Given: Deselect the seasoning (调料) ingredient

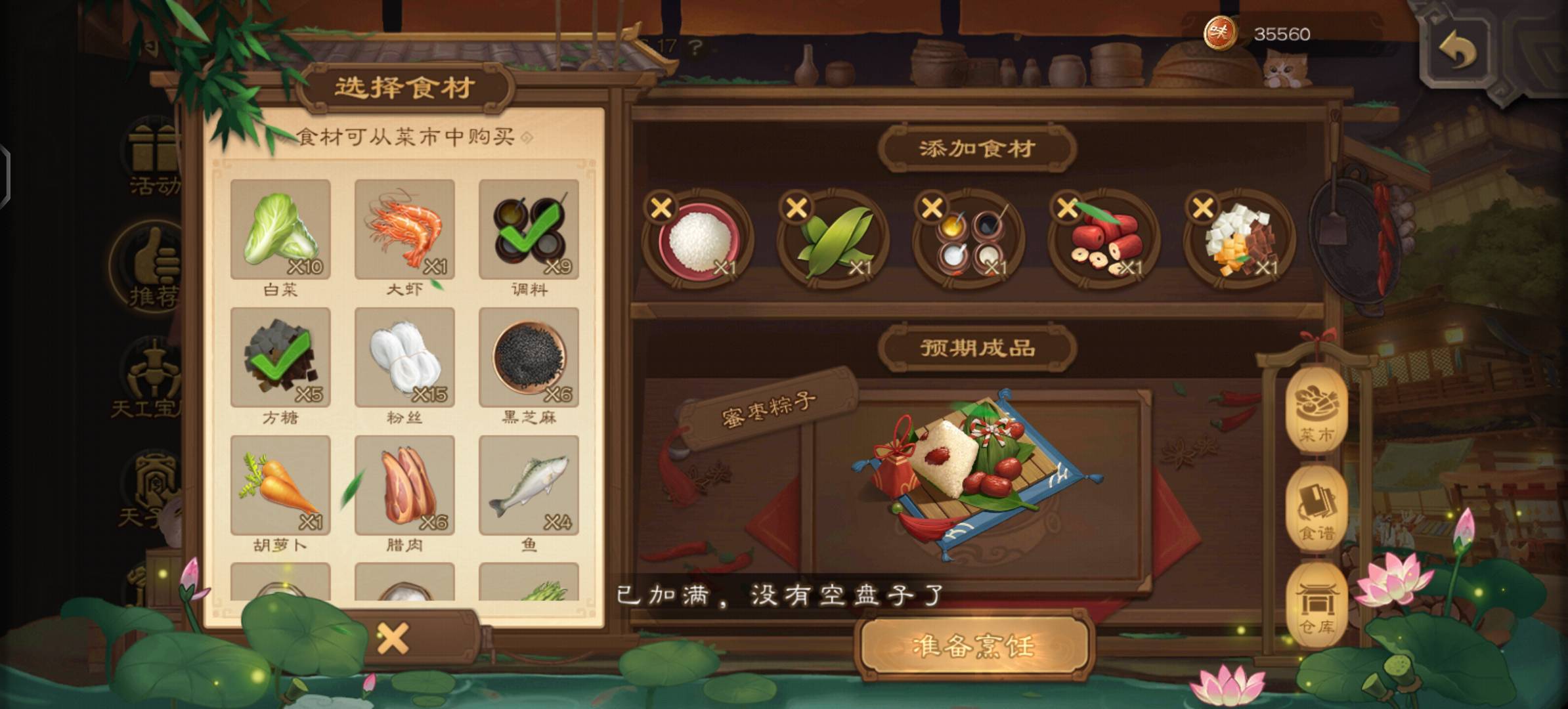Looking at the screenshot, I should click(x=529, y=229).
